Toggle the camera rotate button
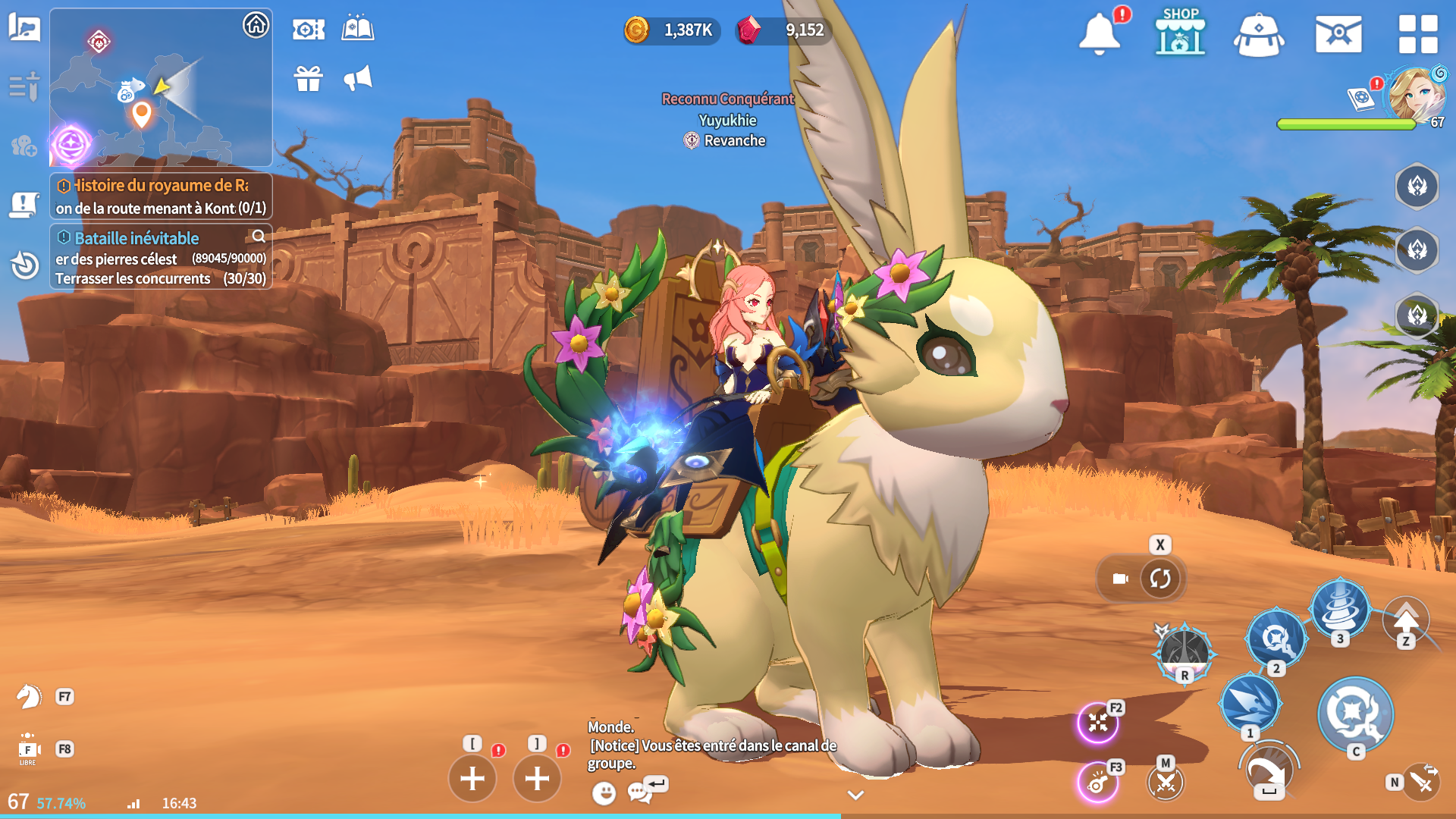 tap(1160, 579)
